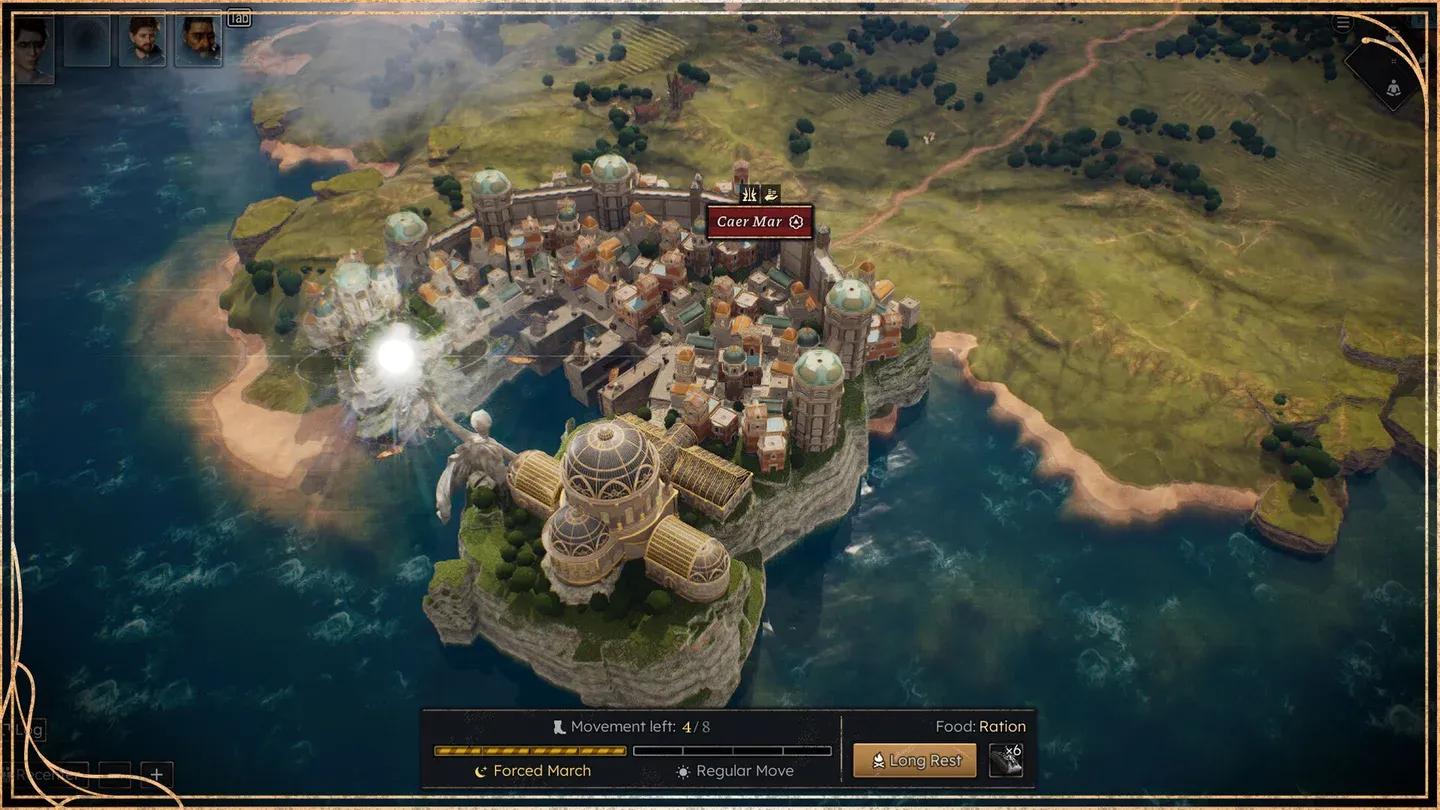1440x810 pixels.
Task: Open the hamburger menu in top-right corner
Action: 1342,23
